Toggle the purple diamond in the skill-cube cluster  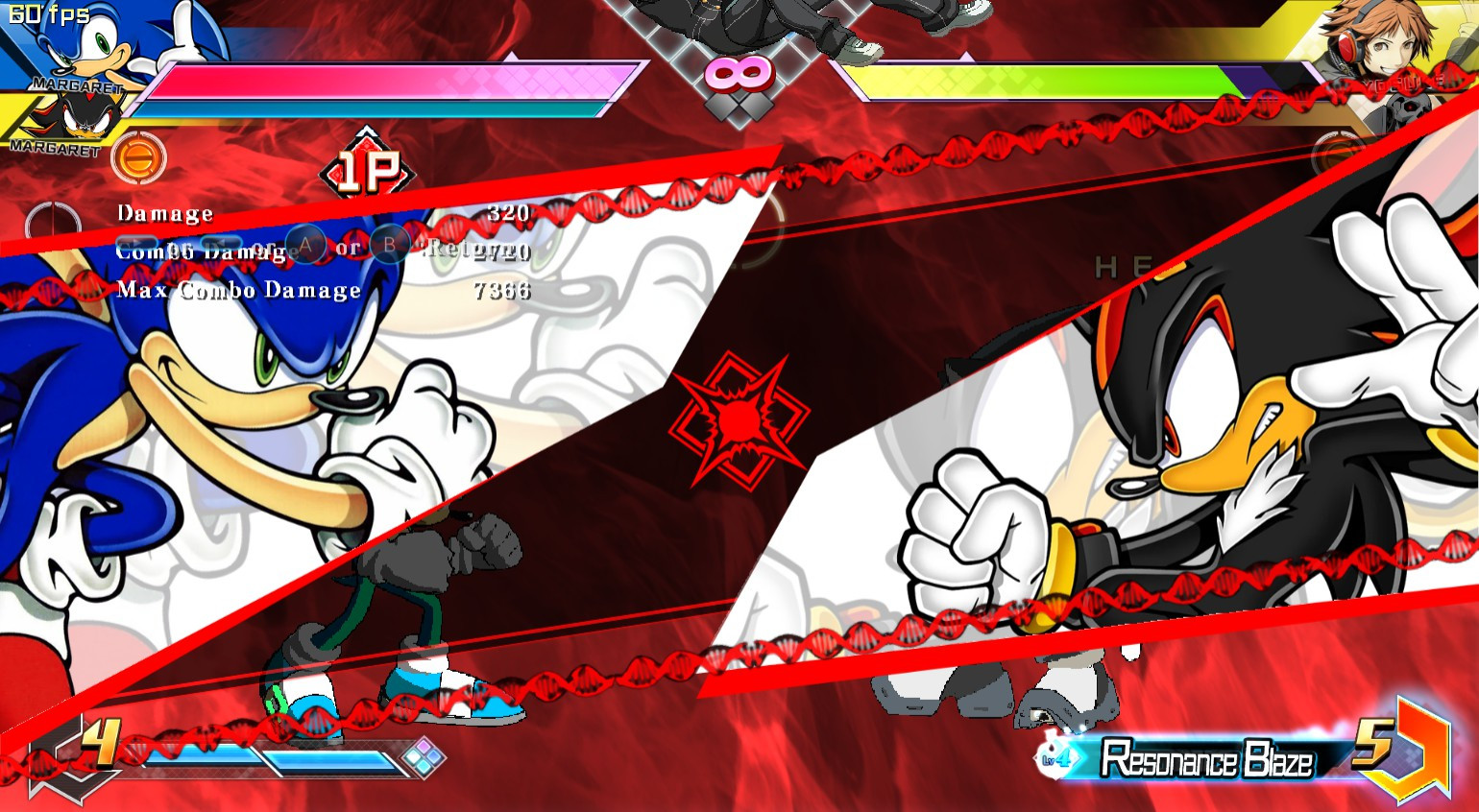(424, 747)
